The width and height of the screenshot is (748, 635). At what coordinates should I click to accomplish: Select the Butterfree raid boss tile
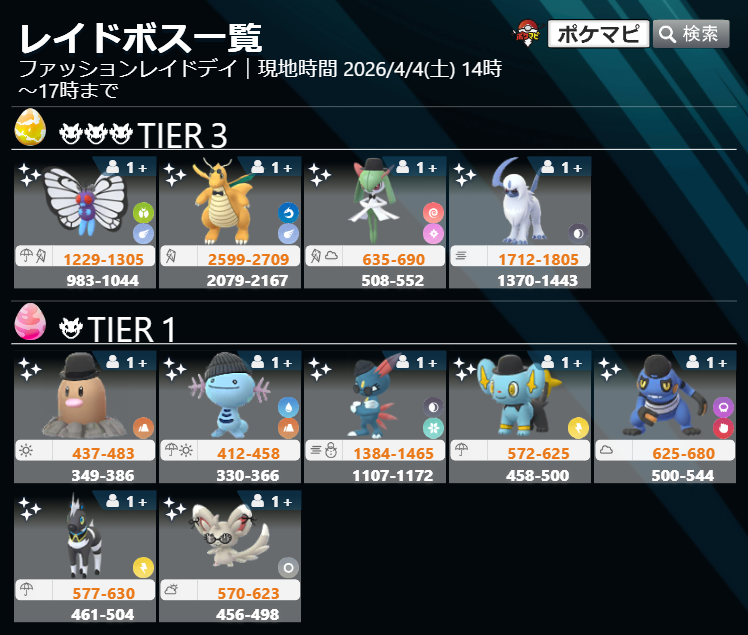tap(85, 222)
